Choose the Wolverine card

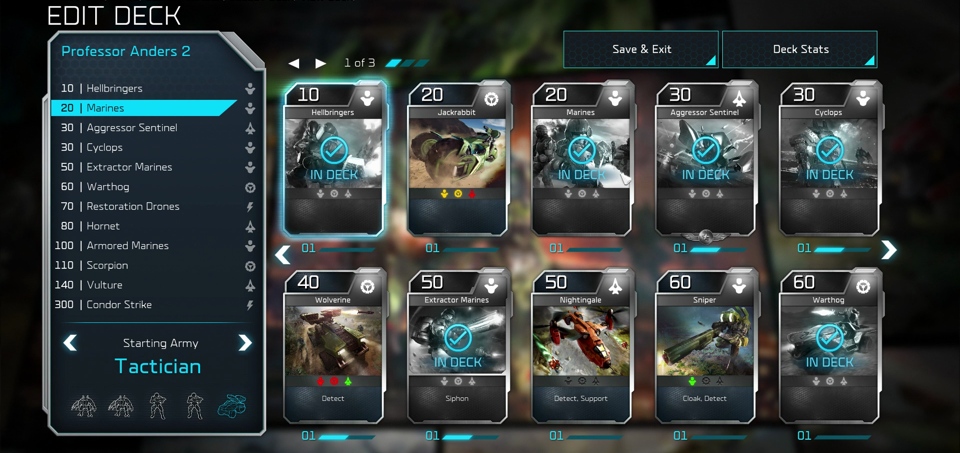[x=335, y=346]
